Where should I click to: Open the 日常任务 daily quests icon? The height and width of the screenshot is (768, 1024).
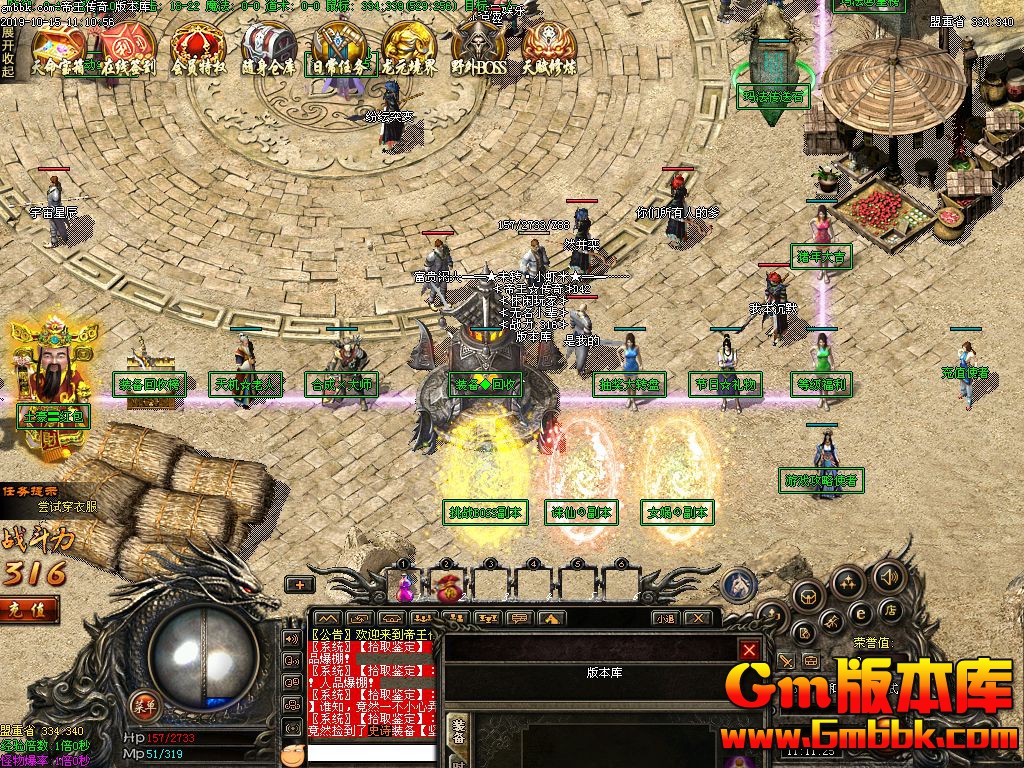coord(339,48)
